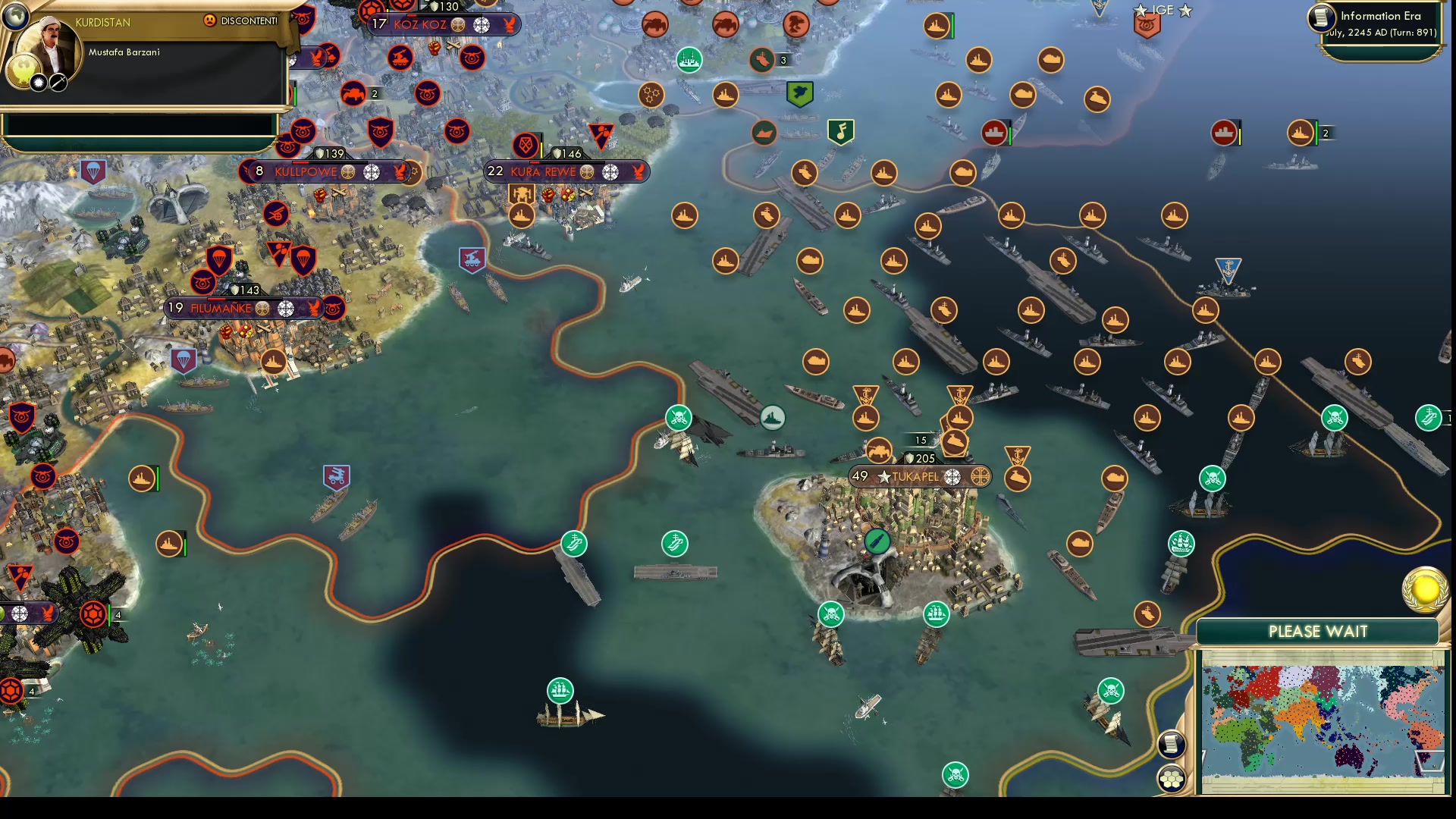
Task: Click the star icon on Tukapel's city banner
Action: tap(884, 477)
